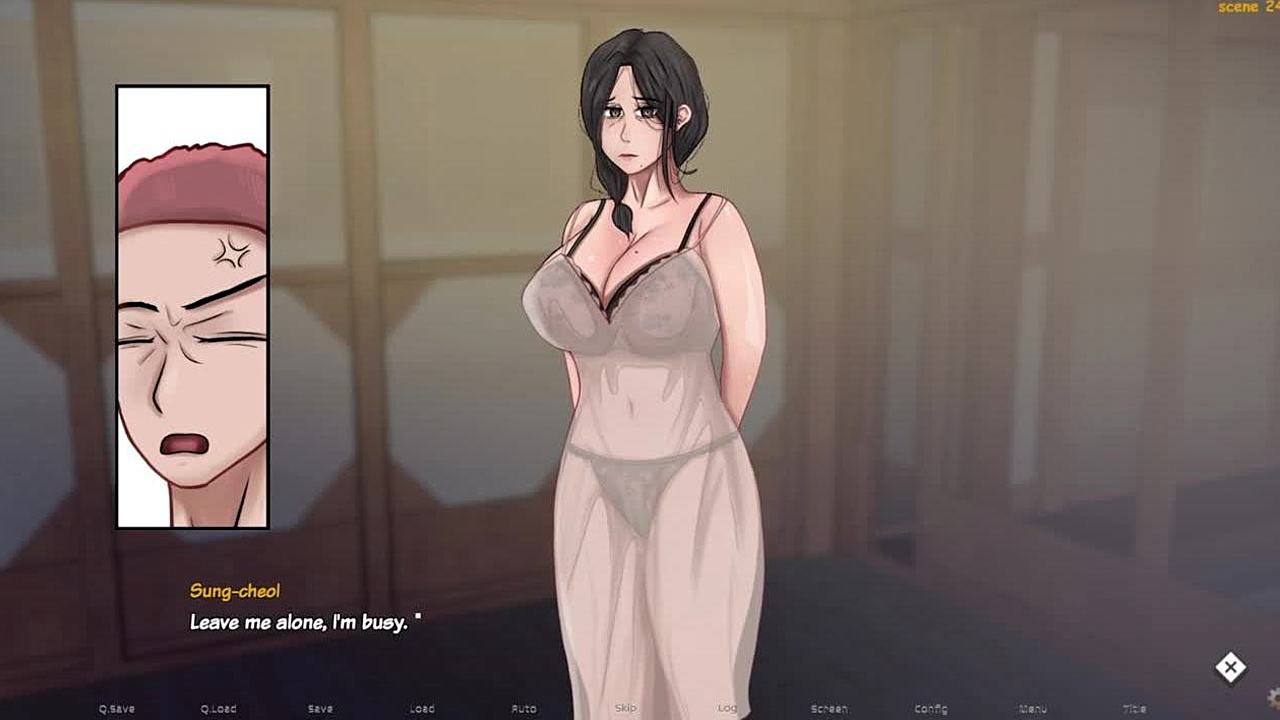Show the dialogue Log
This screenshot has width=1280, height=720.
tap(727, 709)
